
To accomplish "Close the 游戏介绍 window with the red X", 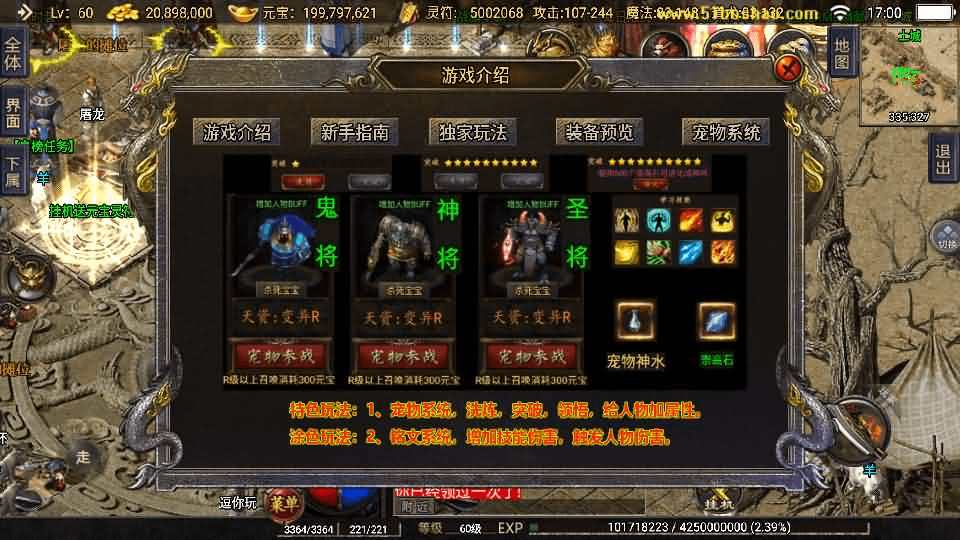I will [788, 69].
